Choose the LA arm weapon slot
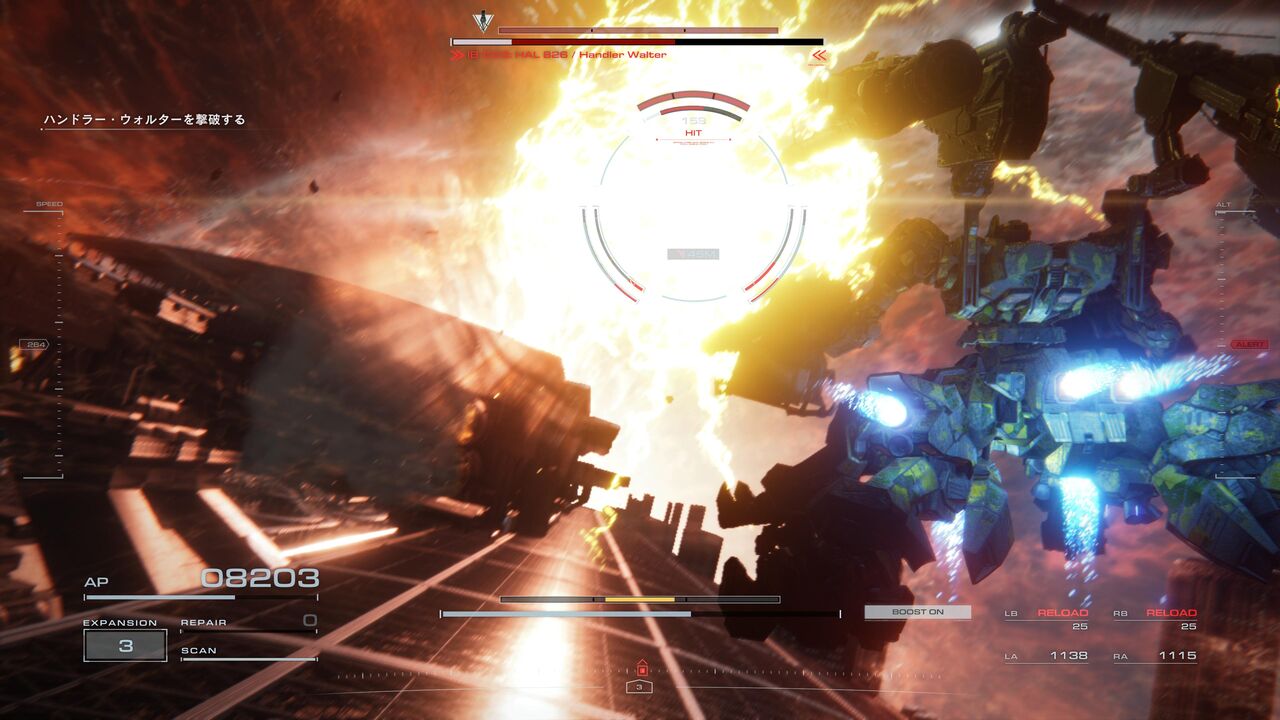The image size is (1280, 720). (x=1046, y=656)
